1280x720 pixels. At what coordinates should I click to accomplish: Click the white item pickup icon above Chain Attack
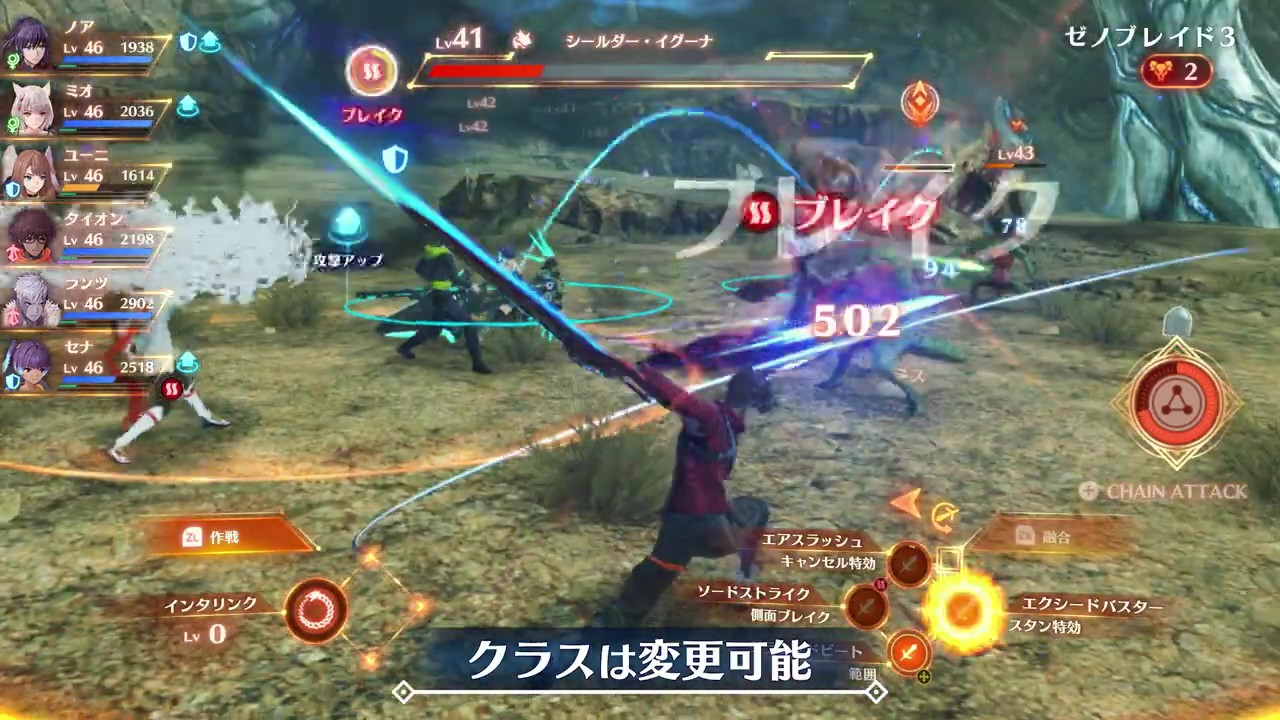[x=1176, y=322]
